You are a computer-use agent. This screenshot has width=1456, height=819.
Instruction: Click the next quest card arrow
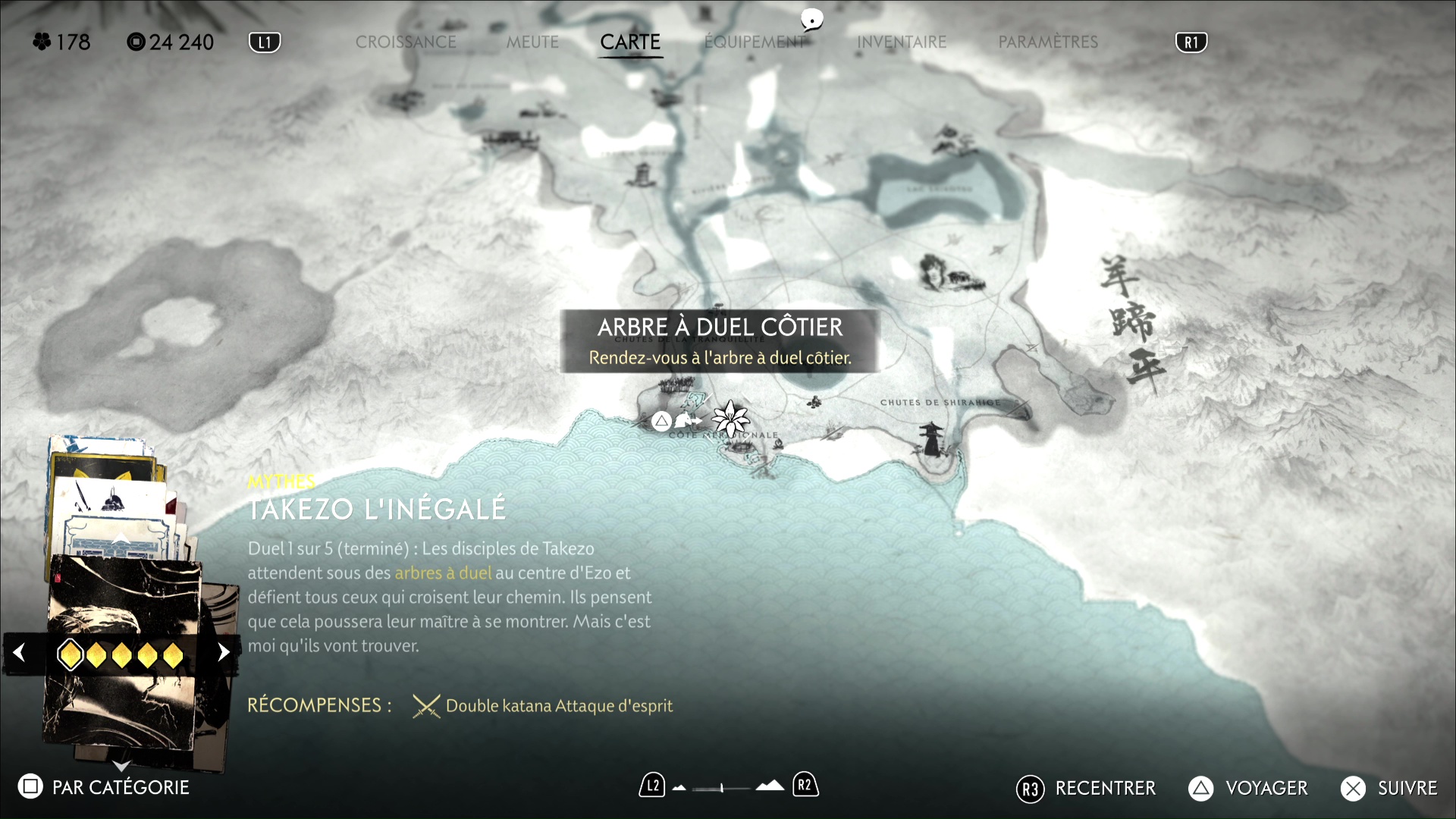223,652
